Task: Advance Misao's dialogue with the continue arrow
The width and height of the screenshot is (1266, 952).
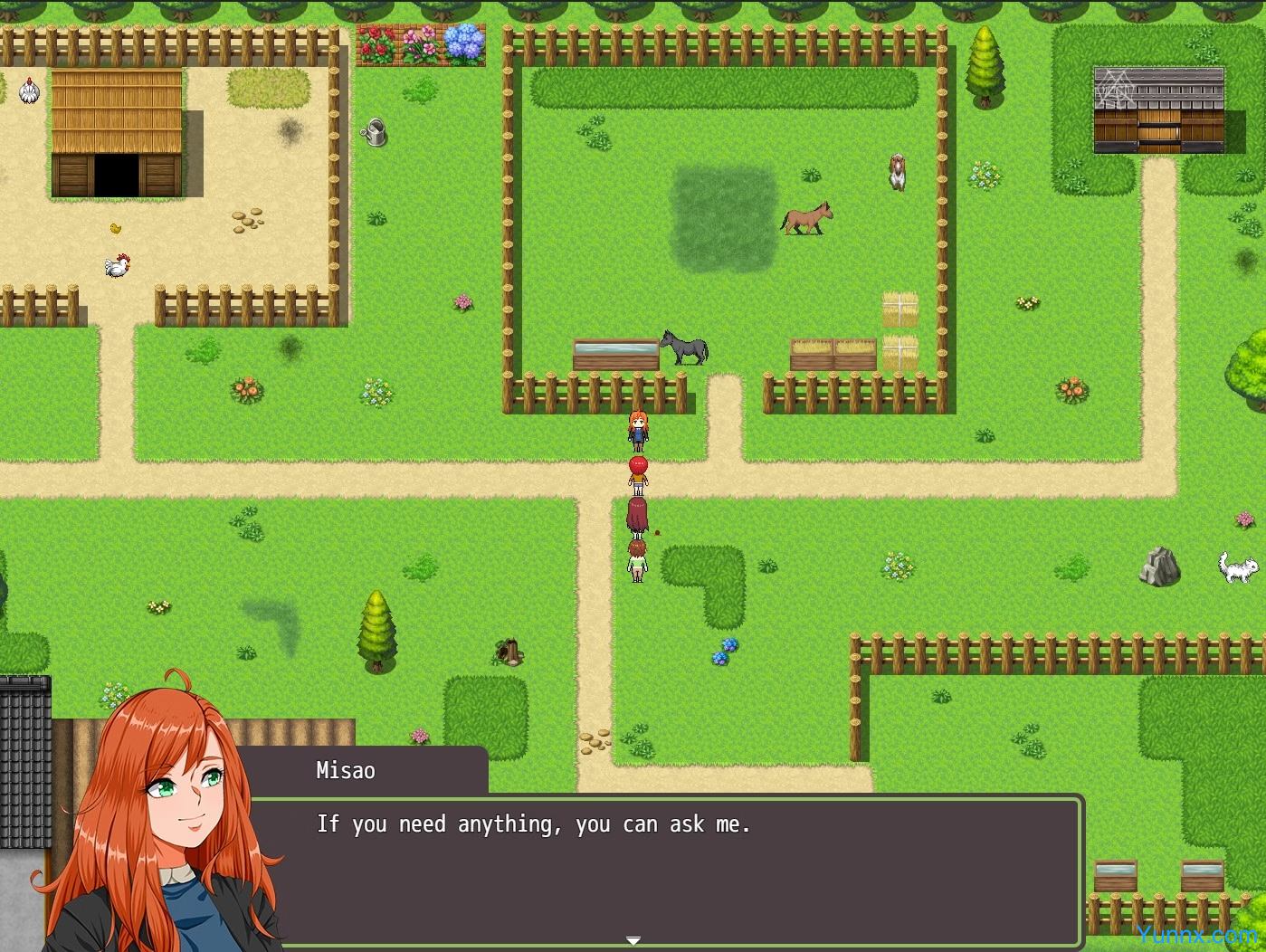Action: (633, 941)
